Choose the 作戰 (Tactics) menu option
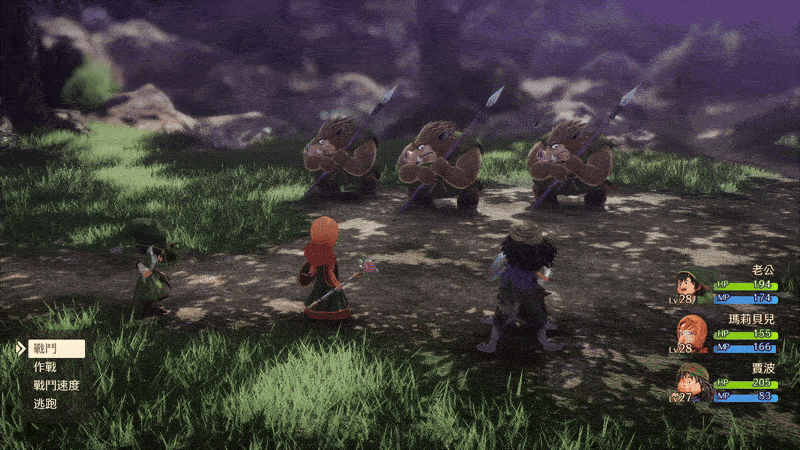Image resolution: width=800 pixels, height=450 pixels. [45, 367]
